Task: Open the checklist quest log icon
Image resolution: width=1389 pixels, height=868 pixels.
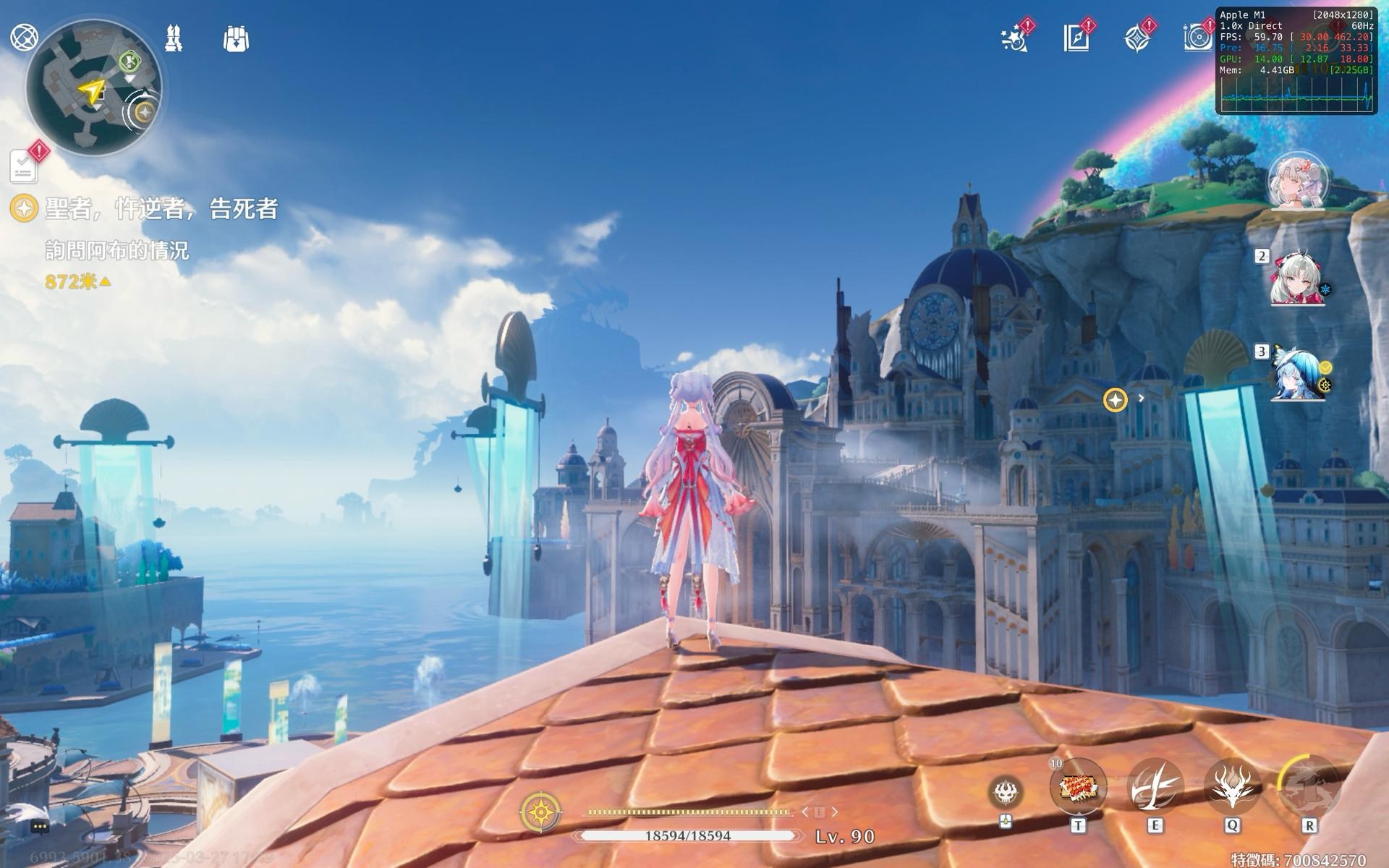Action: pos(24,167)
